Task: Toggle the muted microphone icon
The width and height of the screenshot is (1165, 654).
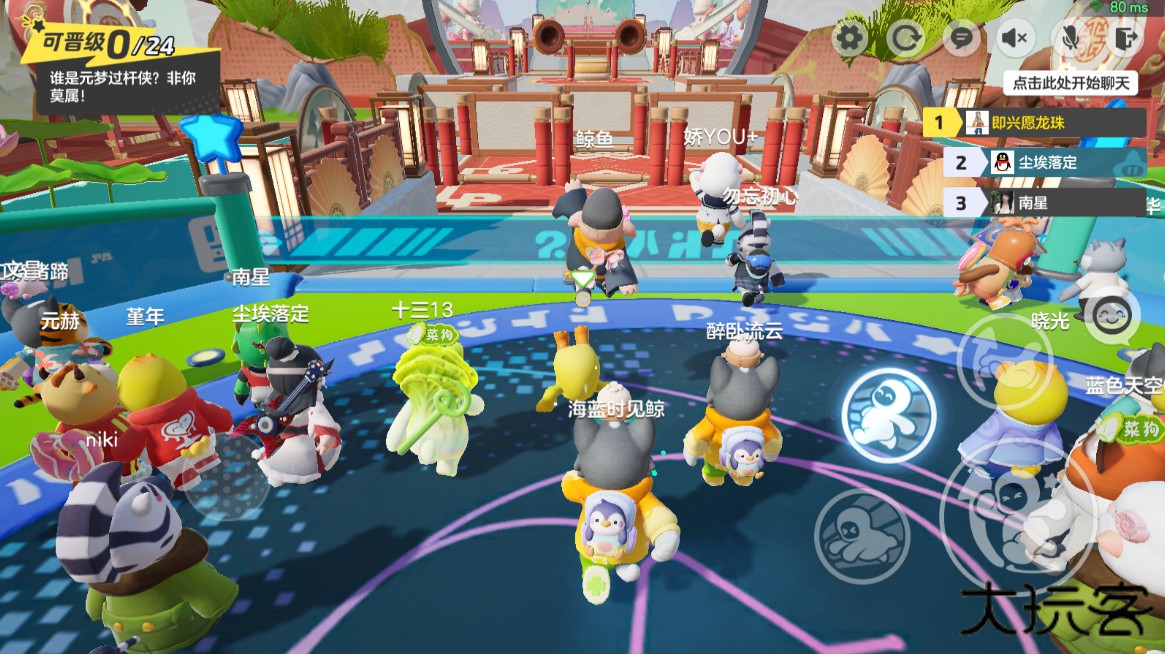Action: tap(1071, 39)
